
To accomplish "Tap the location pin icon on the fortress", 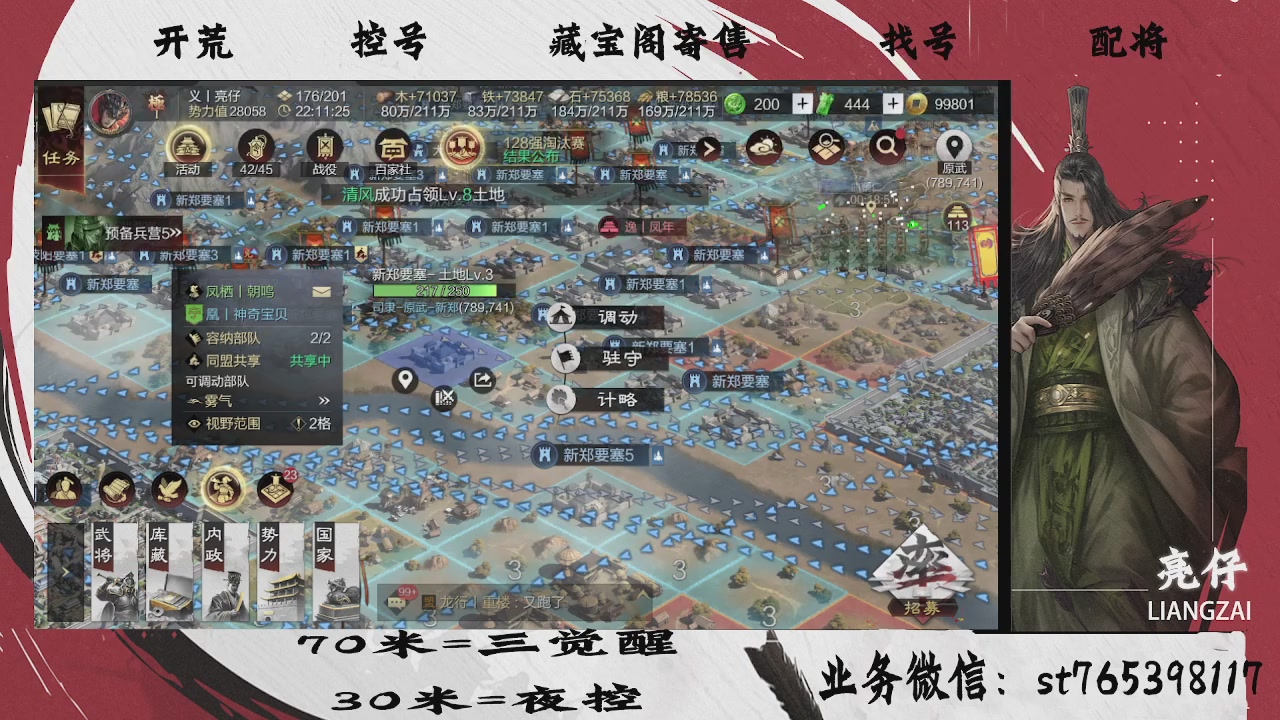I will (x=404, y=380).
